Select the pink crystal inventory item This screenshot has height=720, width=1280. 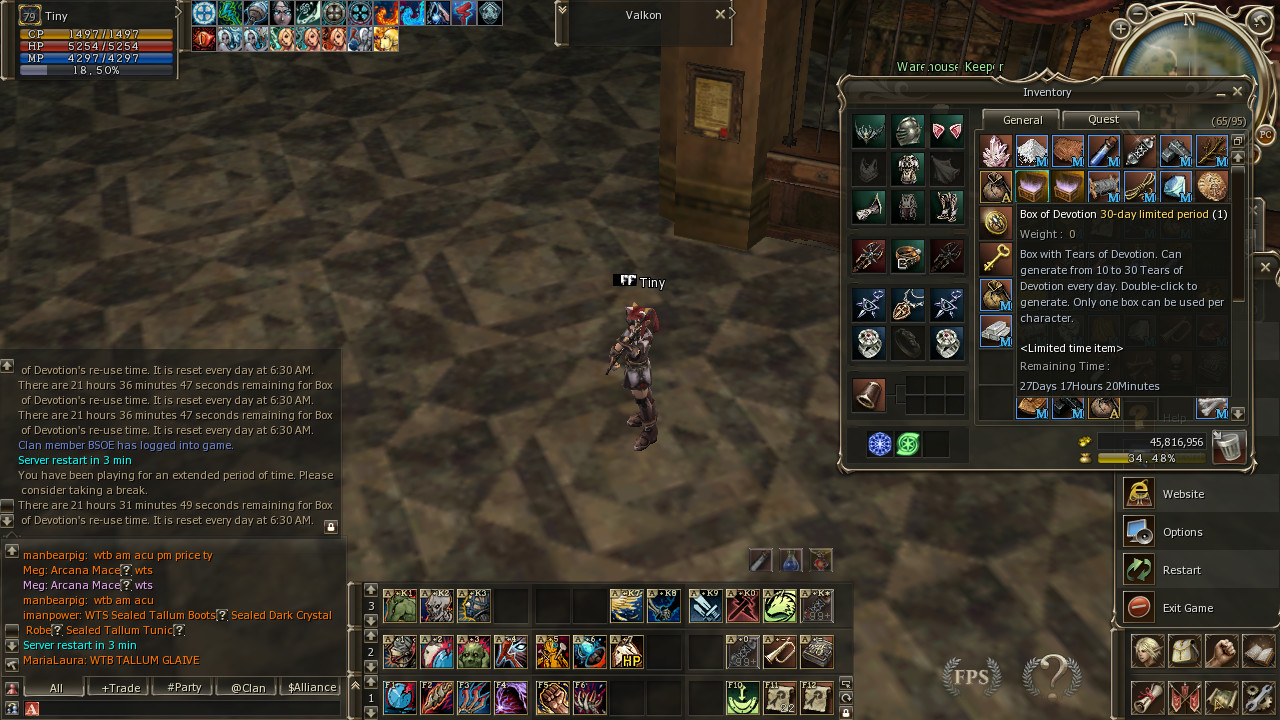coord(995,151)
